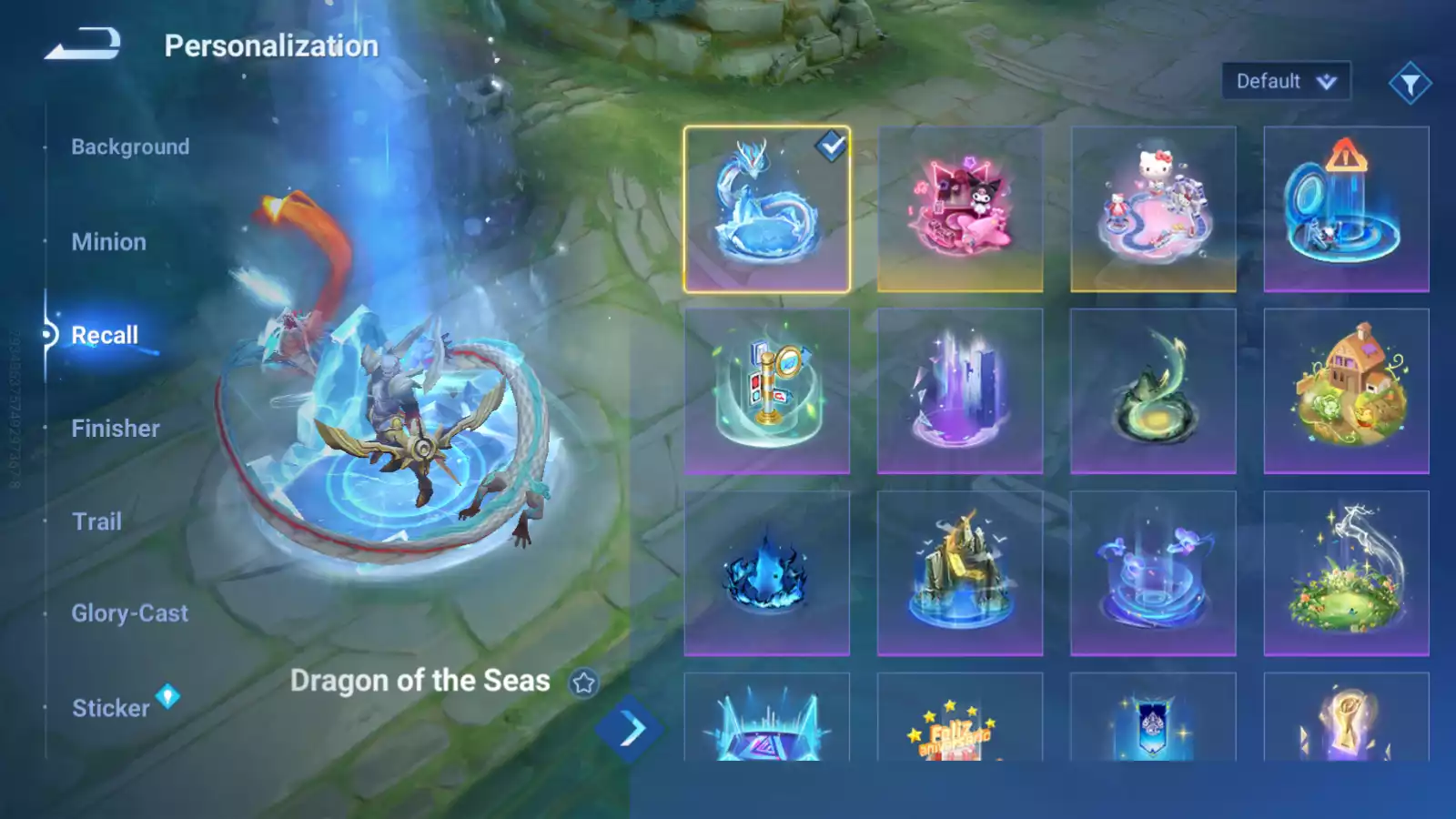Go back using the return arrow

pyautogui.click(x=83, y=44)
